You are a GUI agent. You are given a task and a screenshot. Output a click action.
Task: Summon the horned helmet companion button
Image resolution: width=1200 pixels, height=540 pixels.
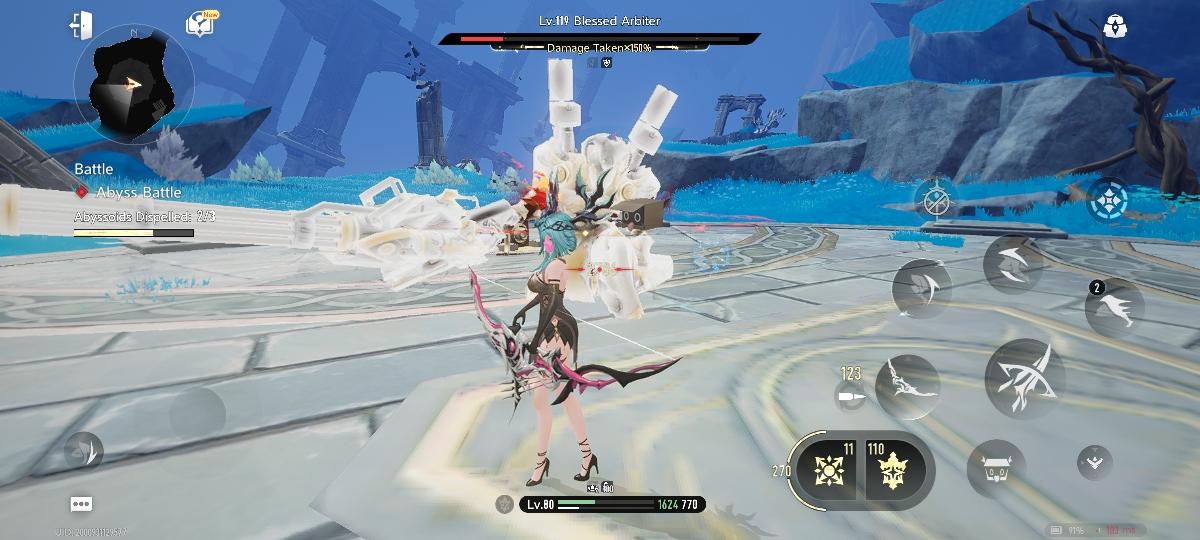point(996,469)
